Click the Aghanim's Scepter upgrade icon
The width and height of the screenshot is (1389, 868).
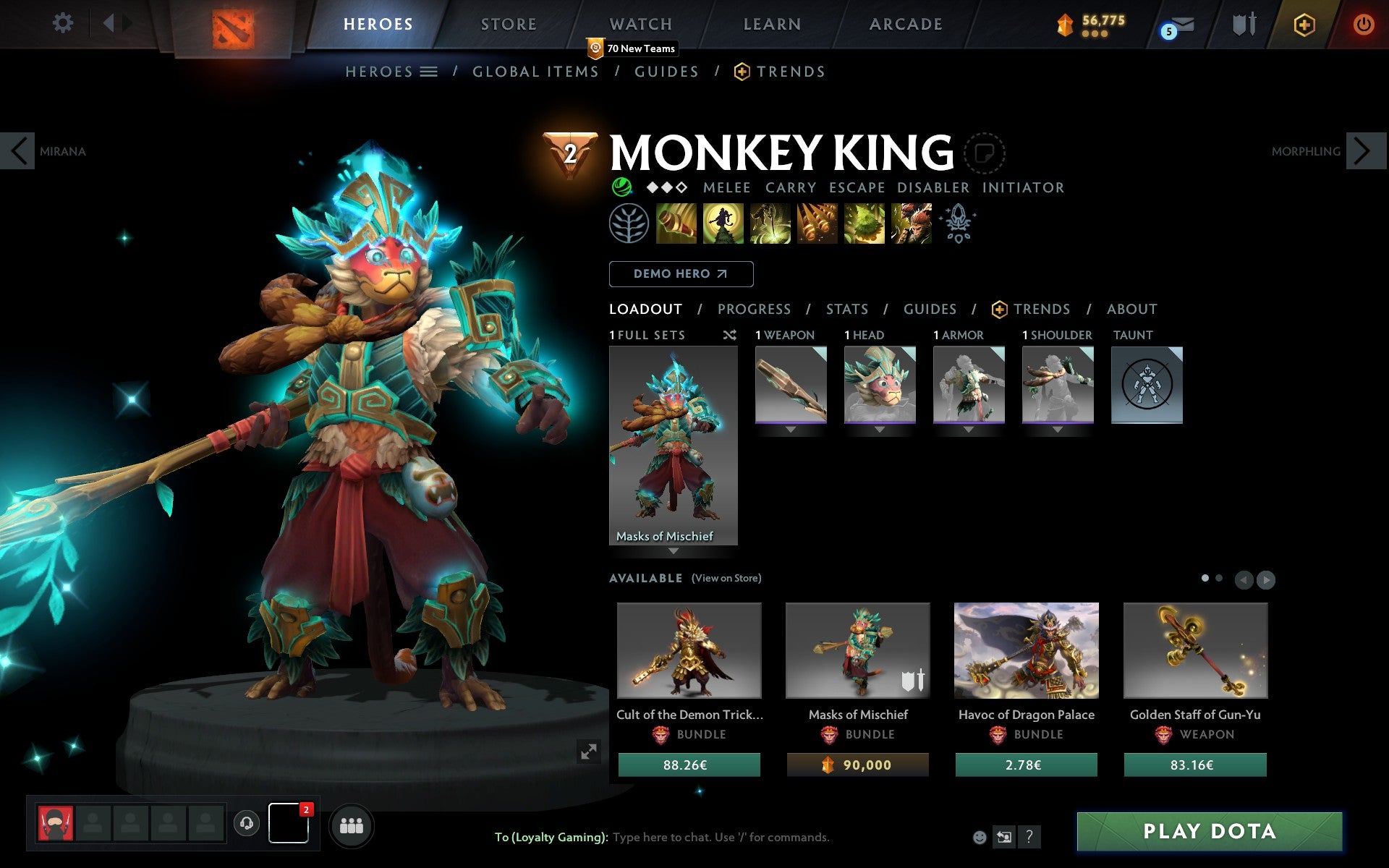click(958, 224)
